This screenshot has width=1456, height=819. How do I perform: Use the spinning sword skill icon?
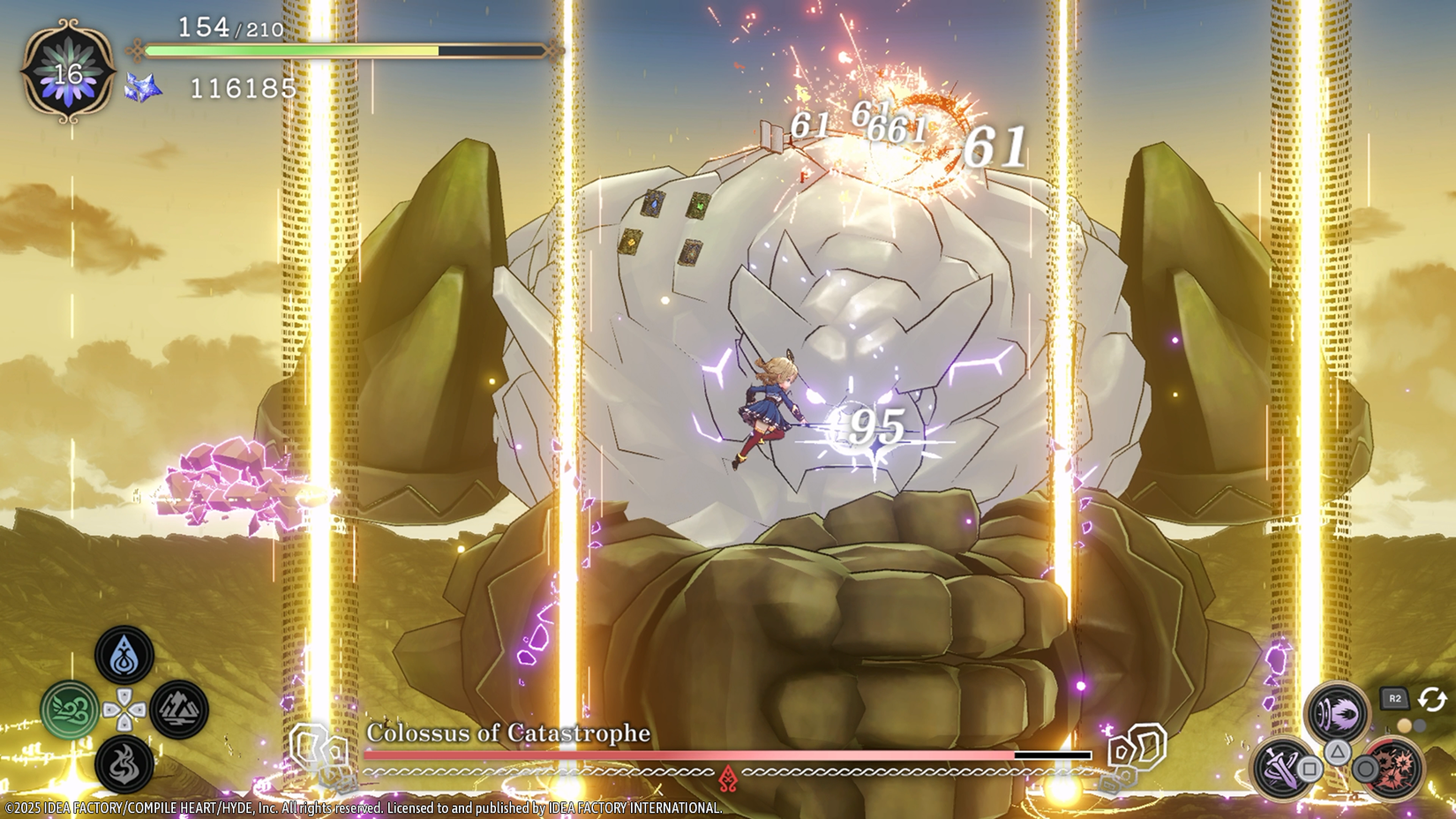[x=1282, y=766]
